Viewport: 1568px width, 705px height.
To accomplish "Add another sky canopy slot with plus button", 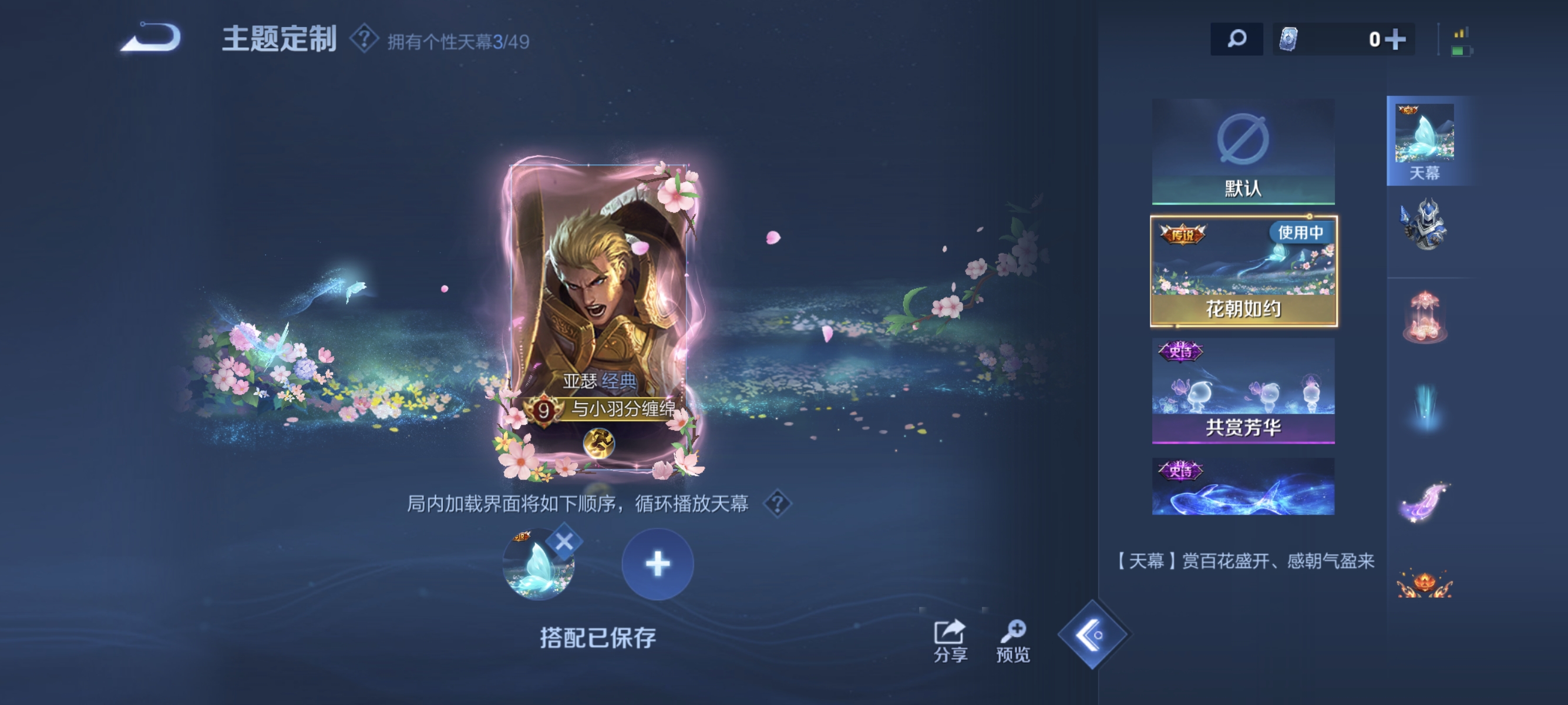I will click(x=657, y=564).
